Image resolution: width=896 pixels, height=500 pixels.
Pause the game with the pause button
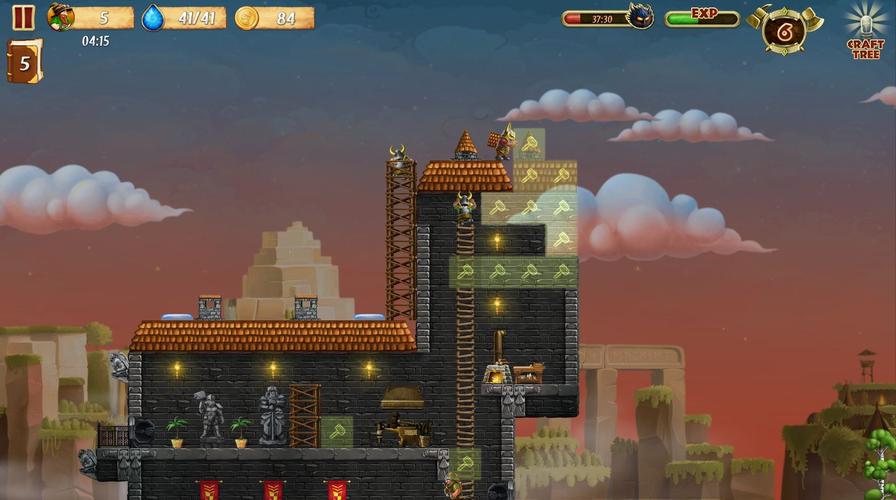(23, 17)
